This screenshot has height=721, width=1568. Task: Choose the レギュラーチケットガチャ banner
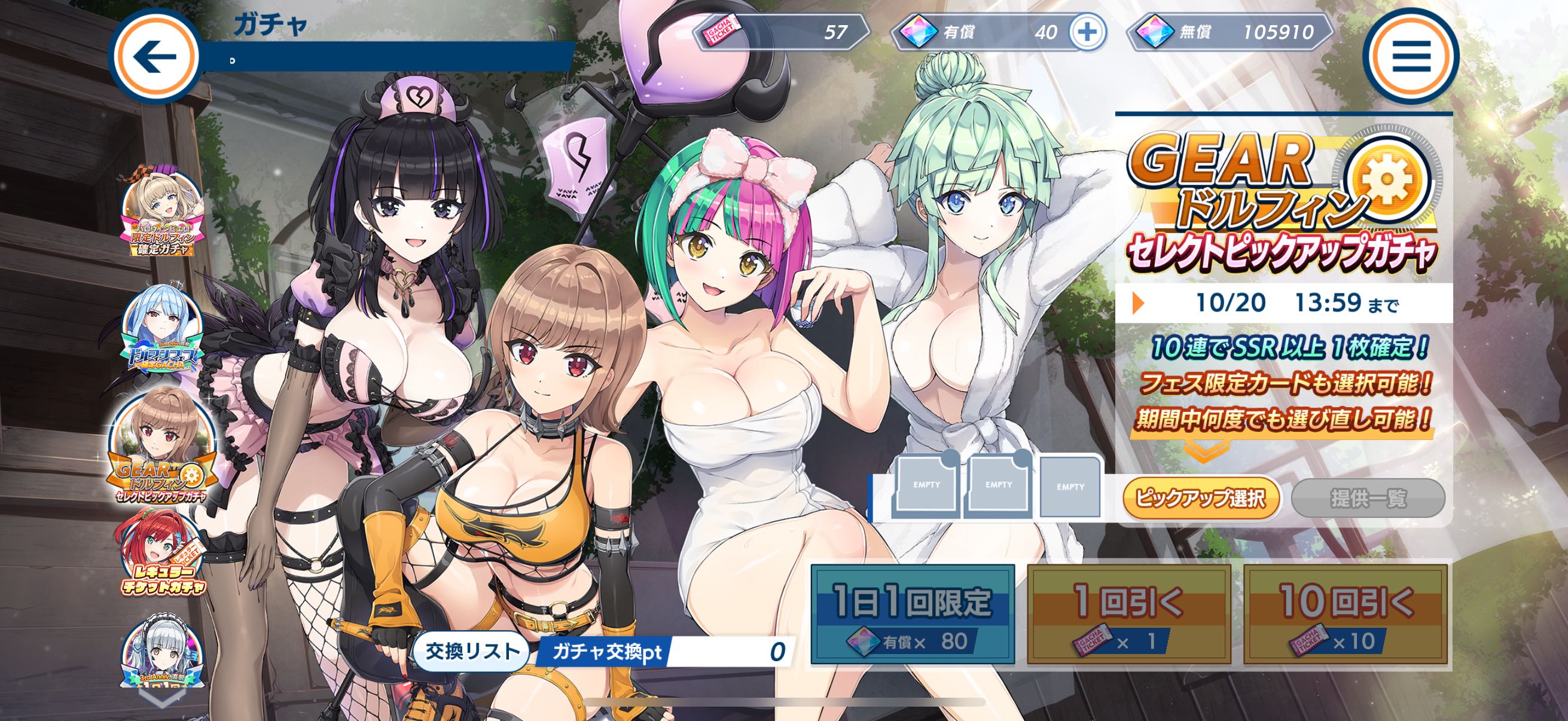[x=162, y=555]
